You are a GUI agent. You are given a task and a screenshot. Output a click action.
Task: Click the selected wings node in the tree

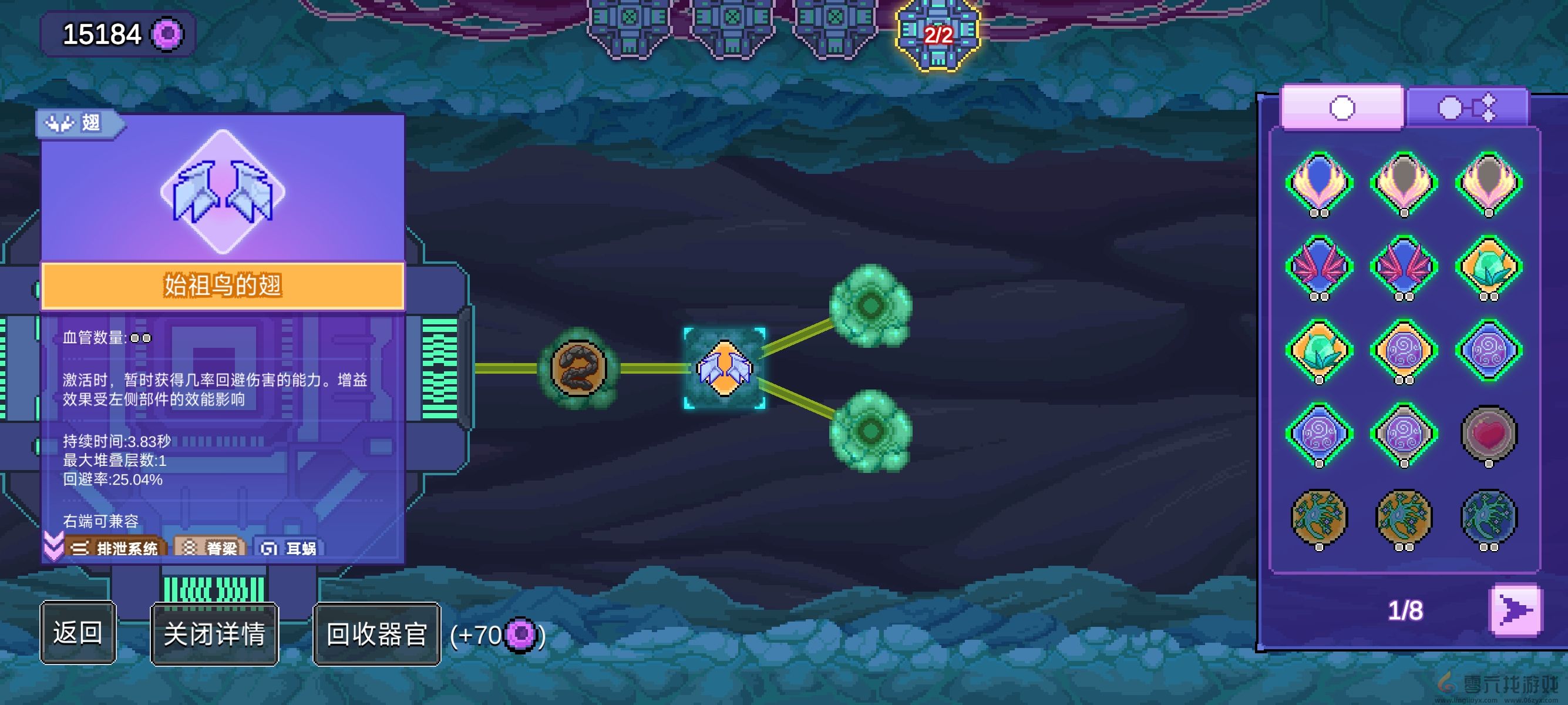tap(724, 368)
